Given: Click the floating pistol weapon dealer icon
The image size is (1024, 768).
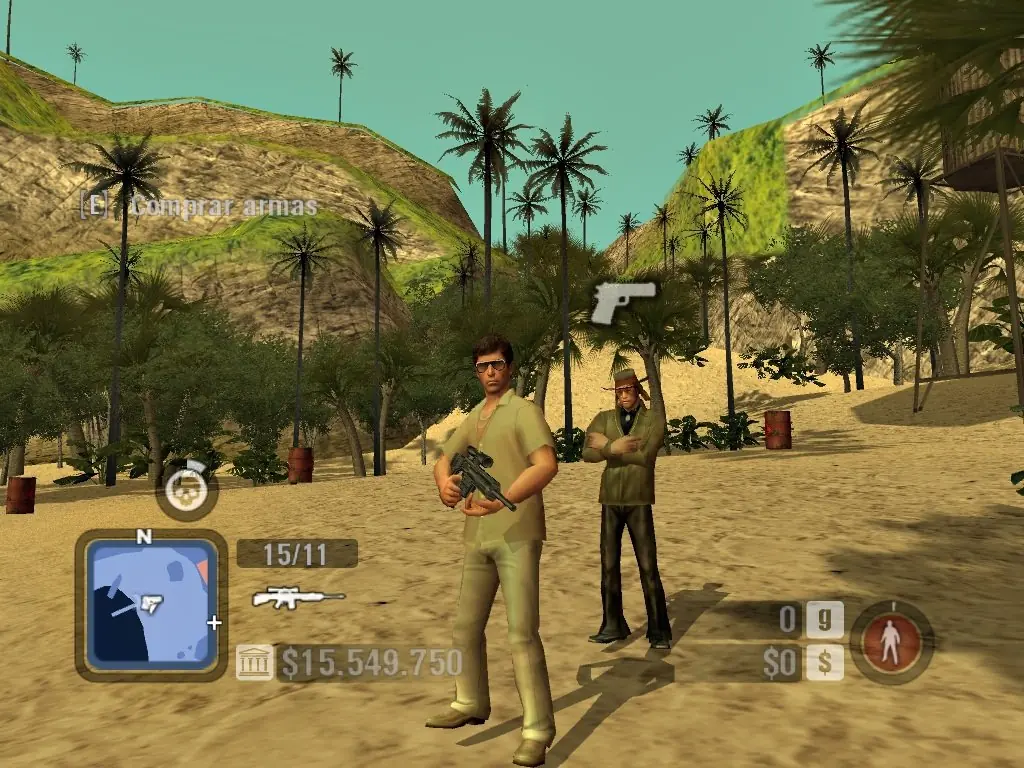Looking at the screenshot, I should 622,300.
